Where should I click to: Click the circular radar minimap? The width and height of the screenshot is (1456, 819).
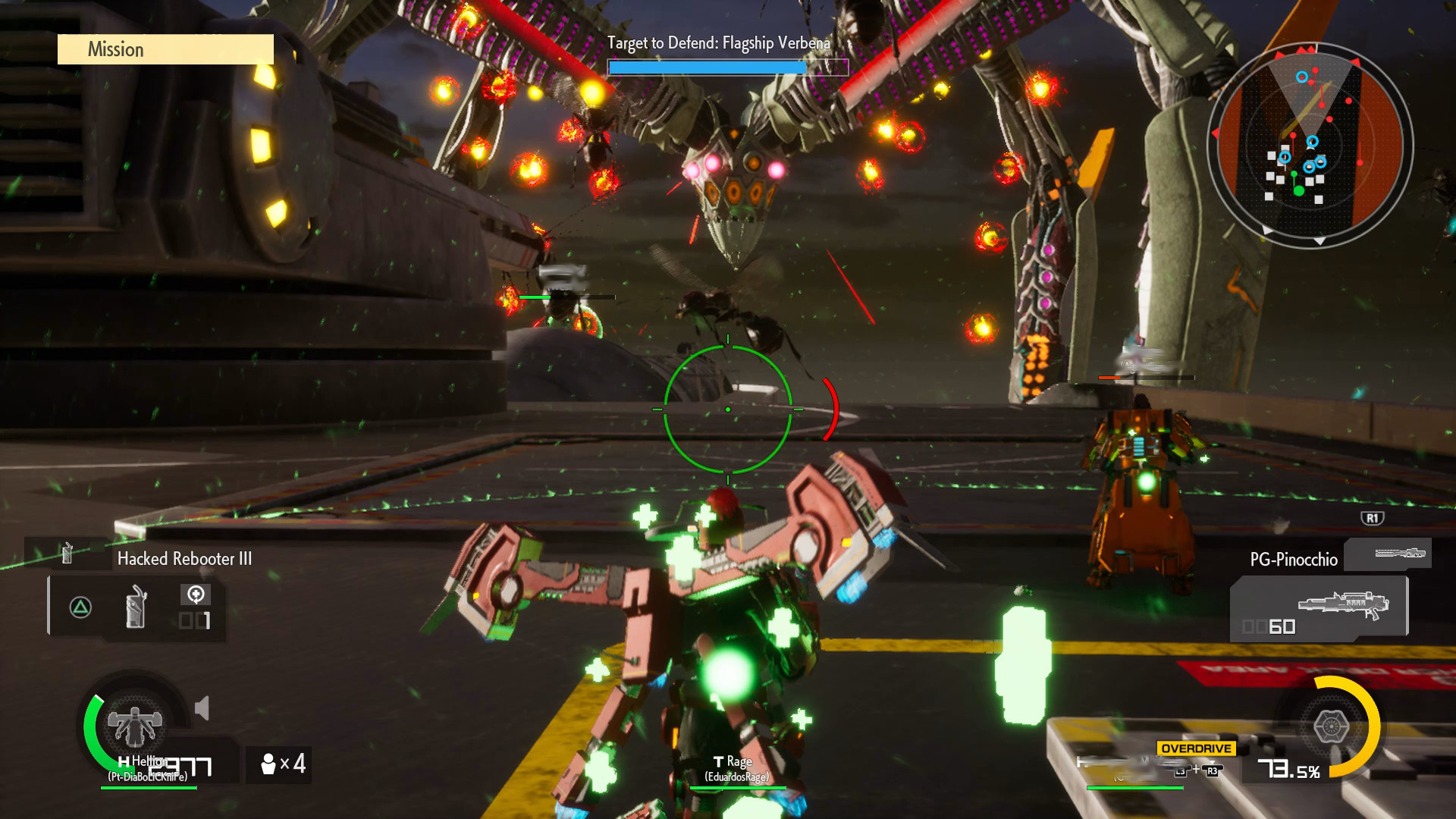[x=1310, y=145]
